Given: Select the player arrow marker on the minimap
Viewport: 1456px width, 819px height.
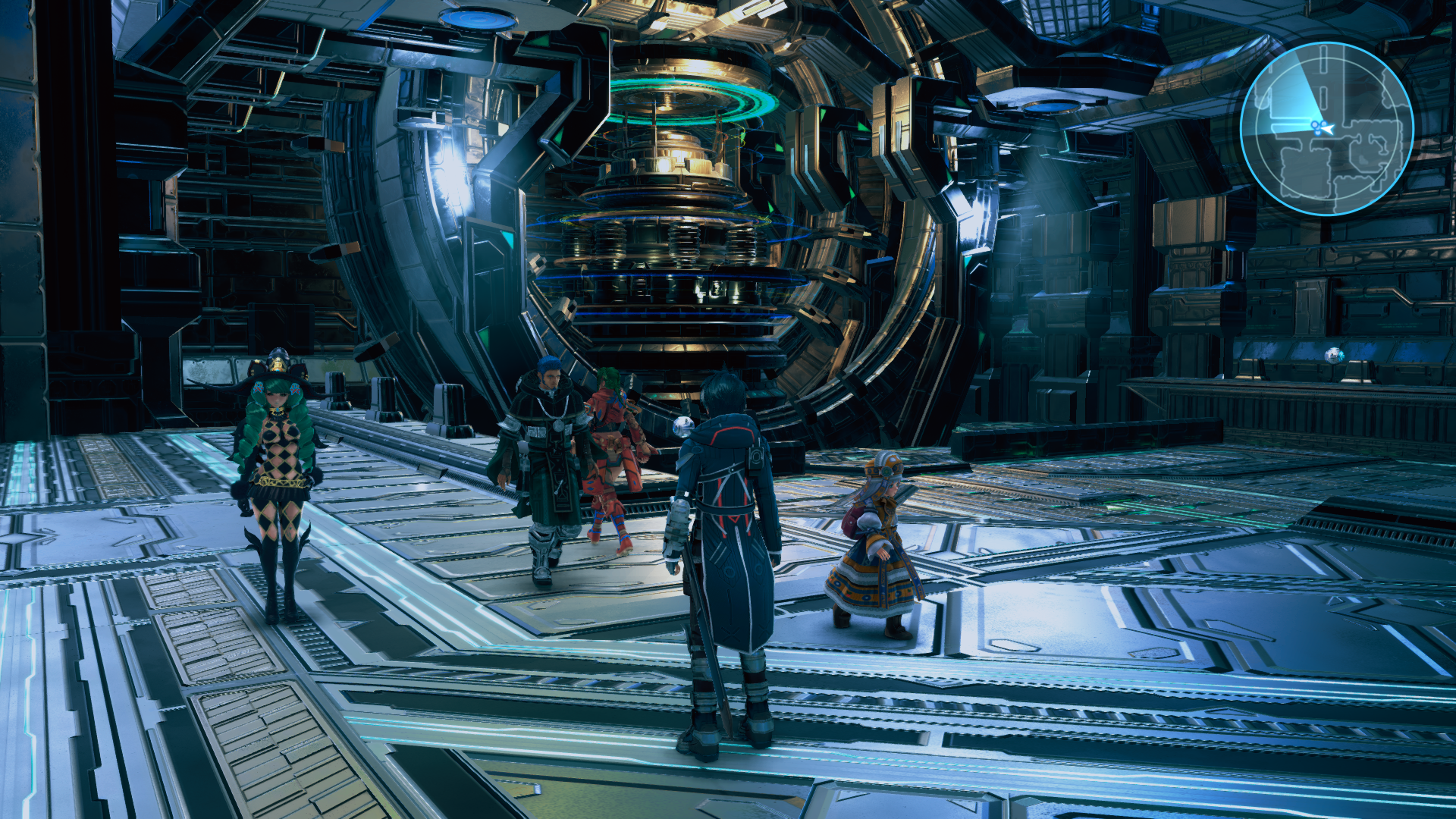Looking at the screenshot, I should click(x=1329, y=128).
